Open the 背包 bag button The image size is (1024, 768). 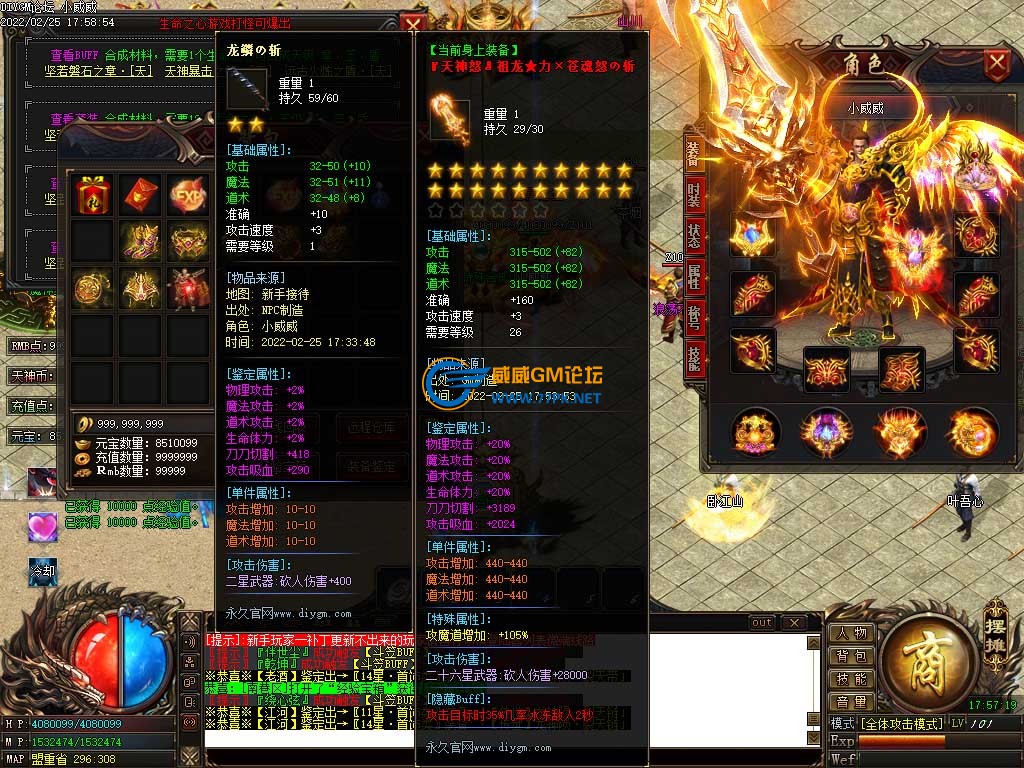click(851, 657)
